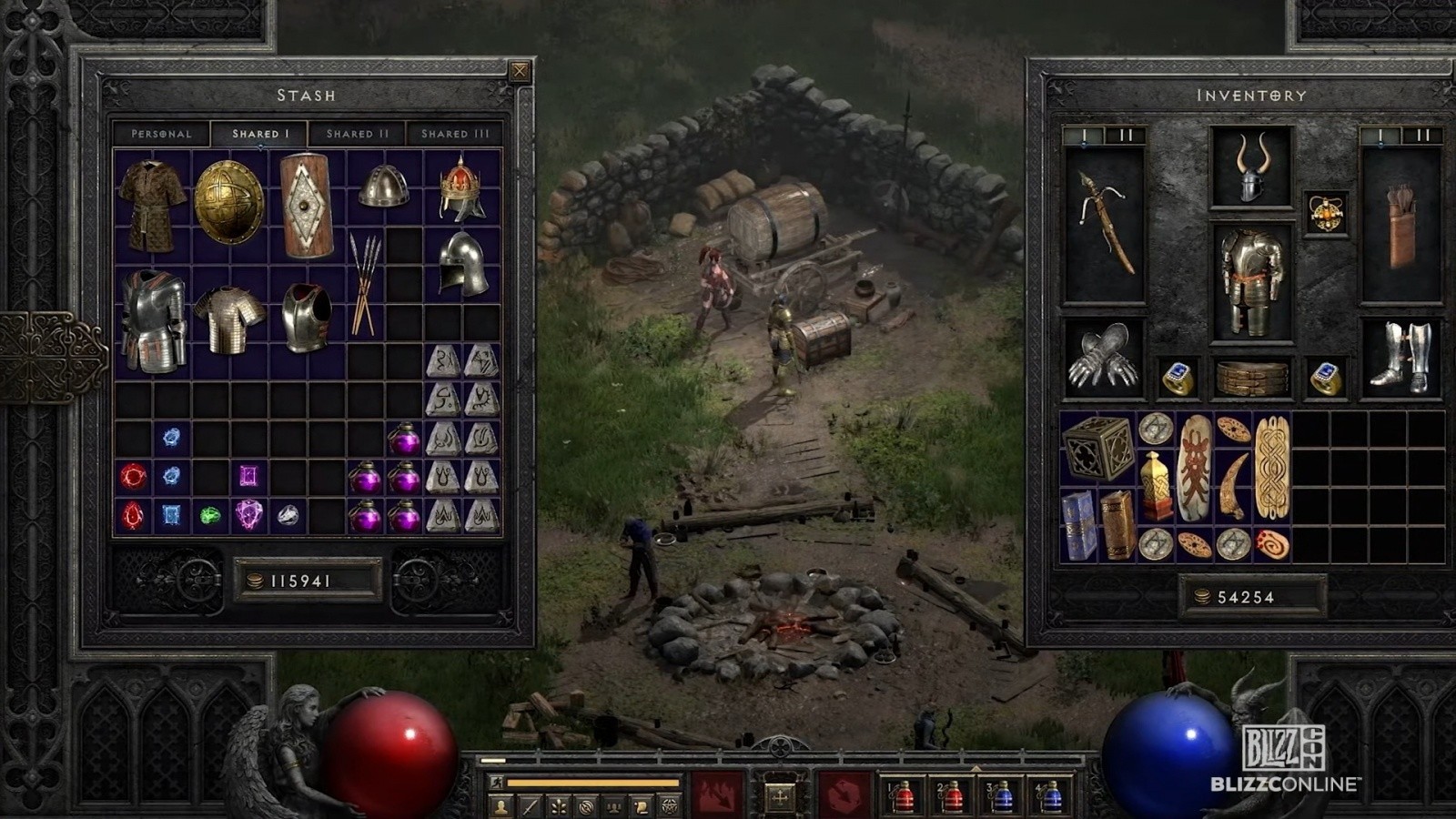Select the equipped horned helmet

click(1251, 168)
